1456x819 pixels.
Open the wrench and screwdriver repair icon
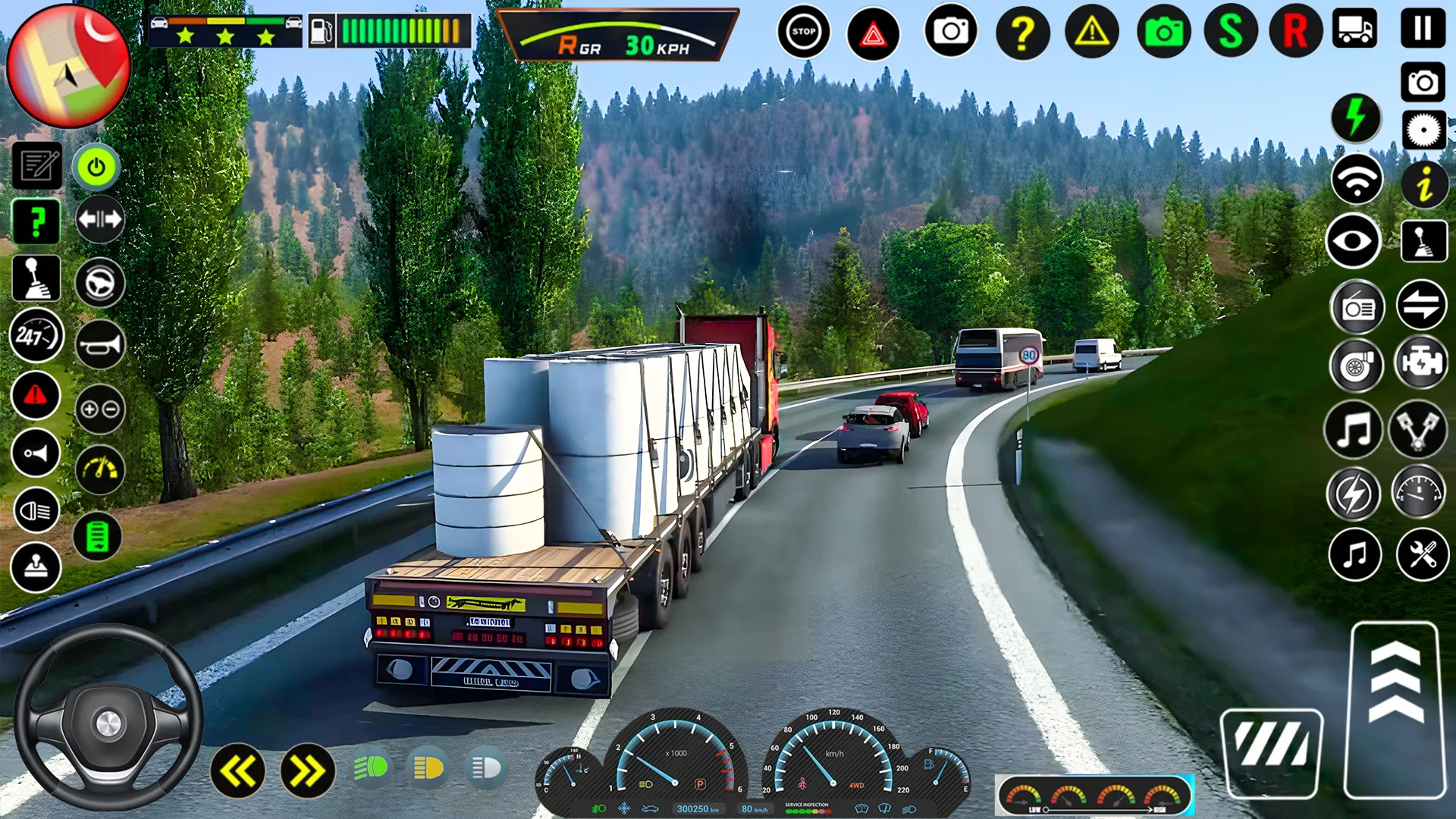[1423, 554]
